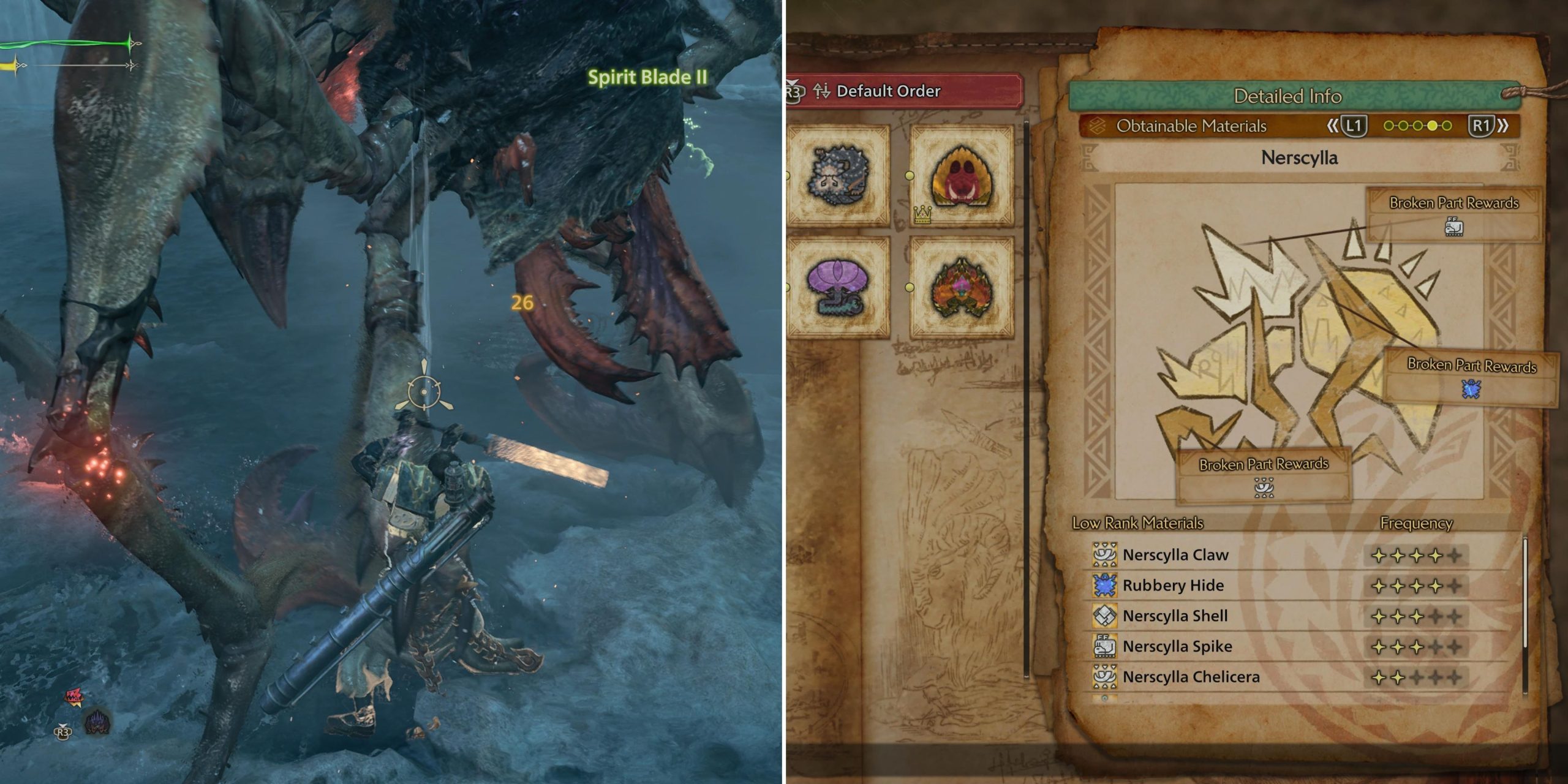Click the Detailed Info green banner
Screen dimensions: 1568x784
(1287, 96)
